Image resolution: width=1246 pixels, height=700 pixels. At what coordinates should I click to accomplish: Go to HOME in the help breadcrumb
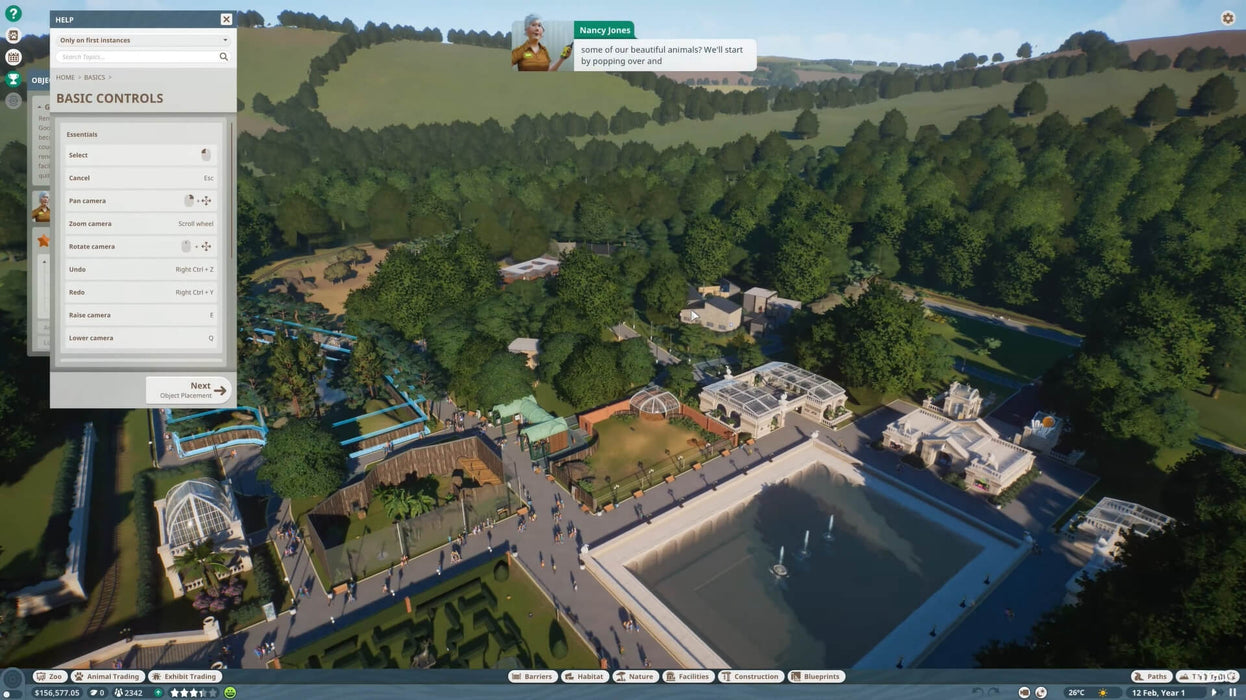pyautogui.click(x=65, y=77)
